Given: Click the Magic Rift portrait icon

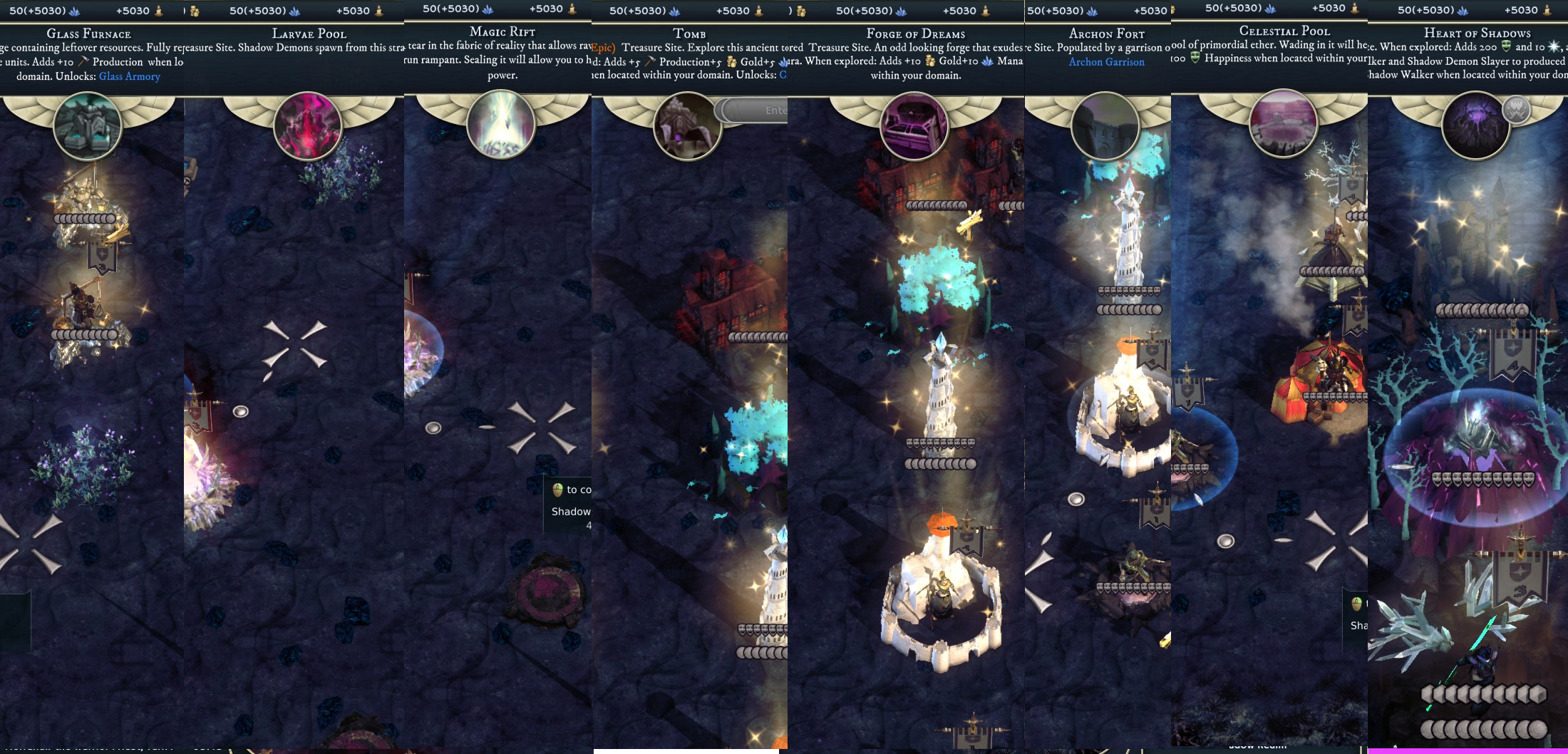Looking at the screenshot, I should pos(502,123).
